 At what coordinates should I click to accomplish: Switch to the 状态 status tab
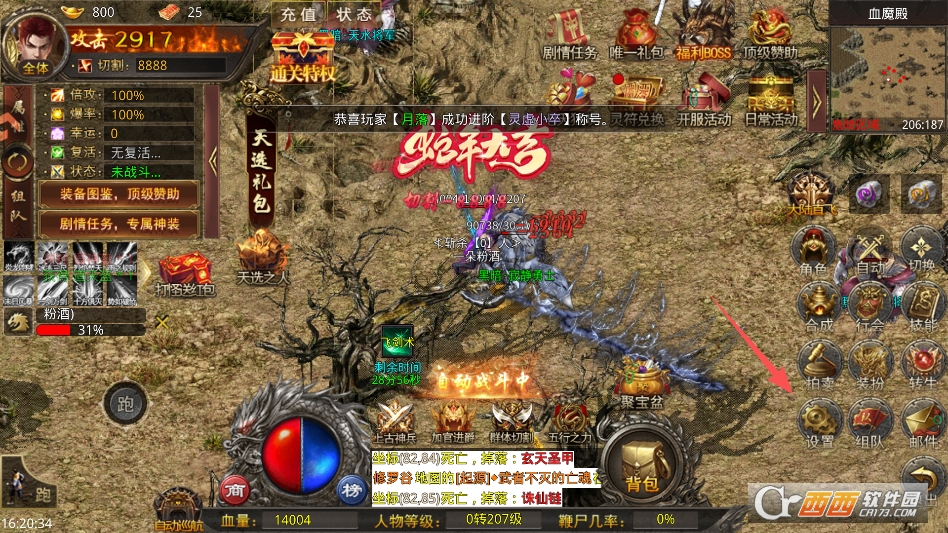[x=353, y=15]
